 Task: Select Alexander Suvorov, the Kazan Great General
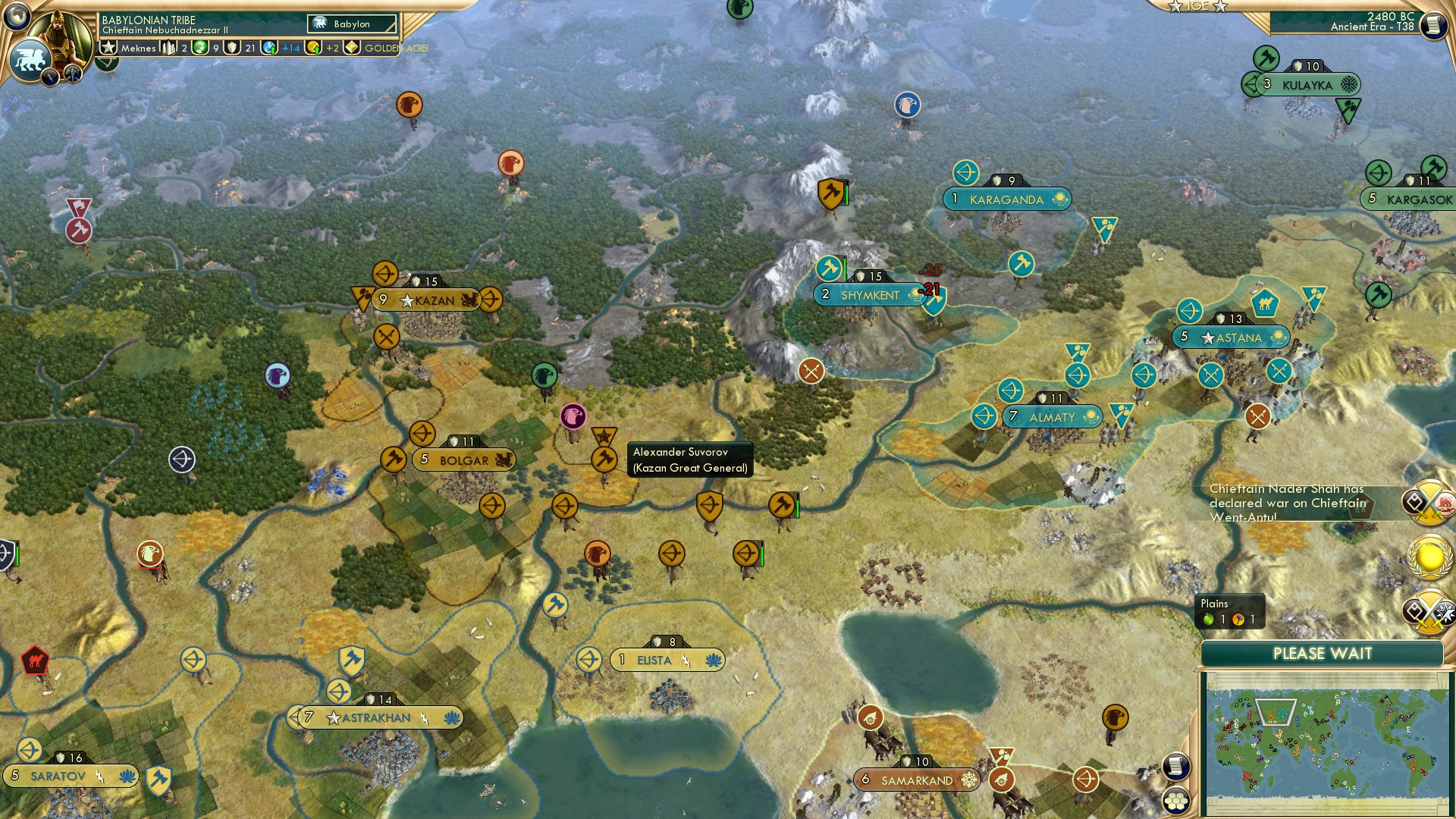[x=603, y=458]
